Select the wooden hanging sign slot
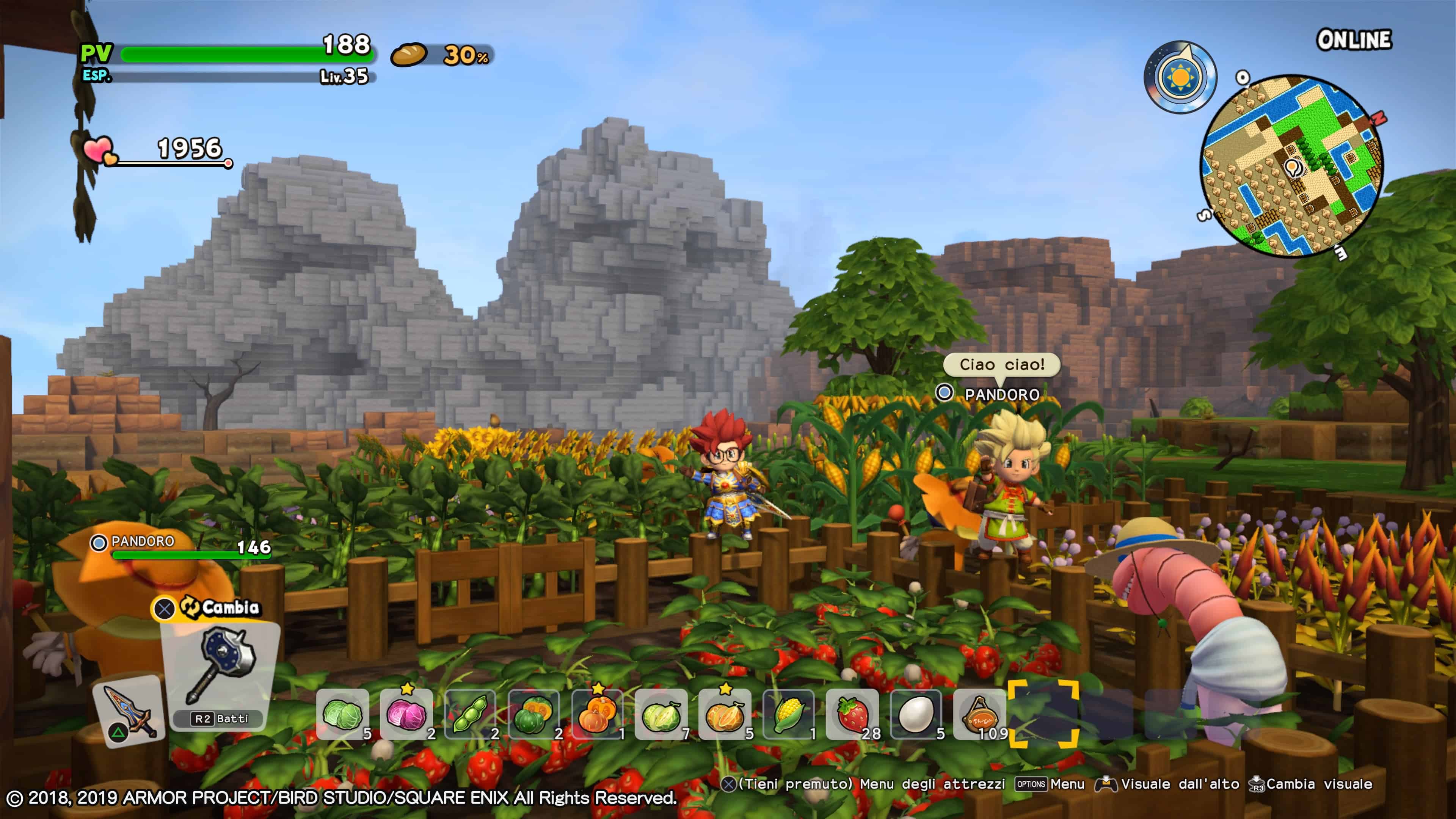The image size is (1456, 819). [980, 714]
